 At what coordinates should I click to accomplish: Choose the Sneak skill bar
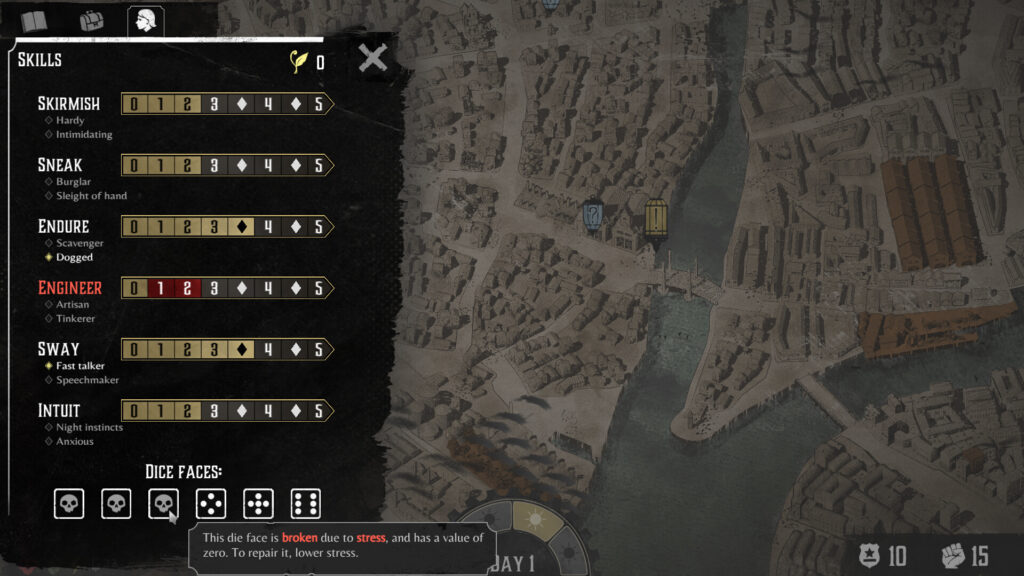(x=227, y=165)
